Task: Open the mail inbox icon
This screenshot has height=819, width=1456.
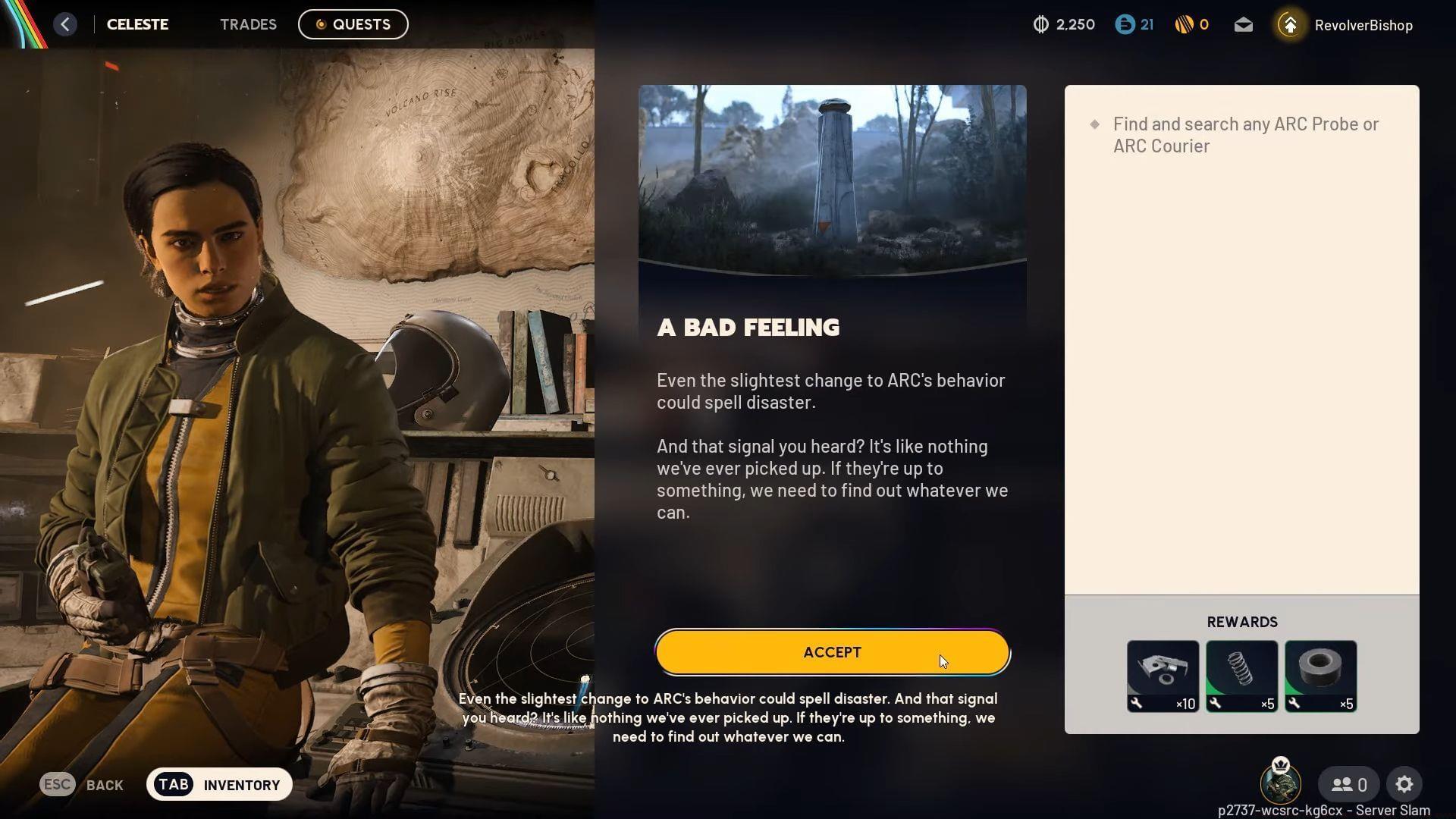Action: tap(1243, 24)
